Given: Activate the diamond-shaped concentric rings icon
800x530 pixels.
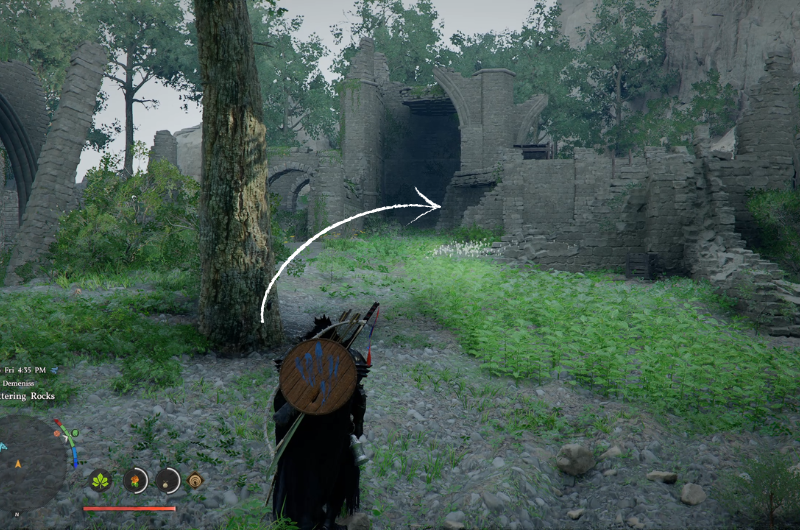Looking at the screenshot, I should pos(195,480).
